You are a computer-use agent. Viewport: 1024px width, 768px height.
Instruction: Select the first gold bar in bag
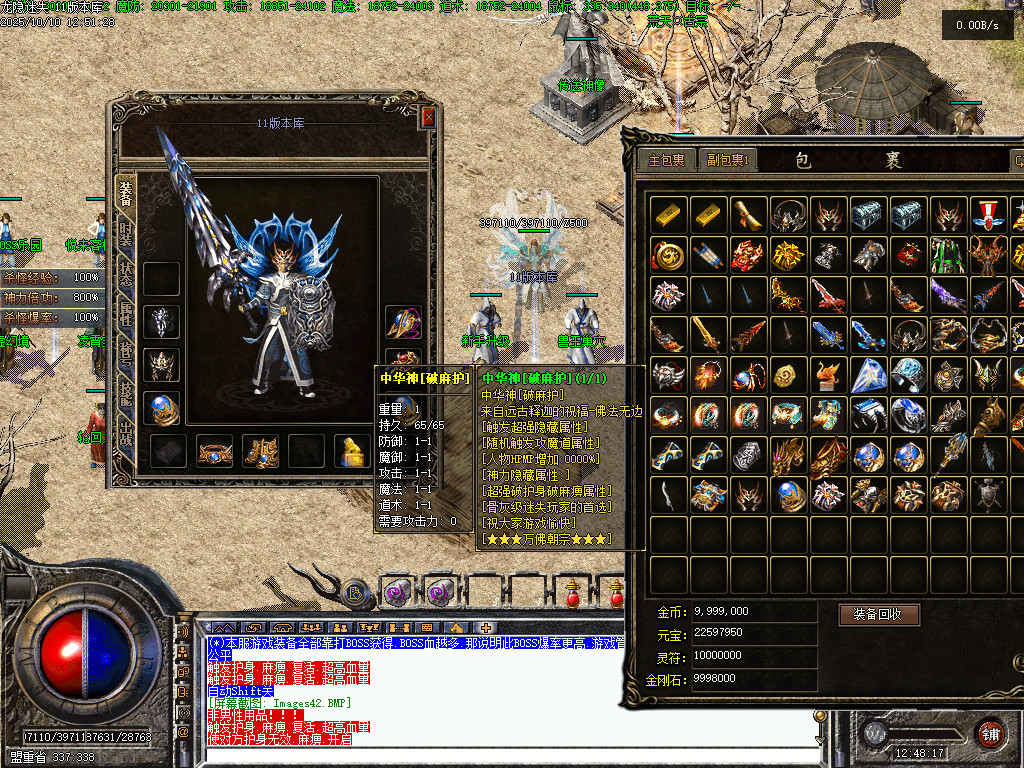pos(668,214)
